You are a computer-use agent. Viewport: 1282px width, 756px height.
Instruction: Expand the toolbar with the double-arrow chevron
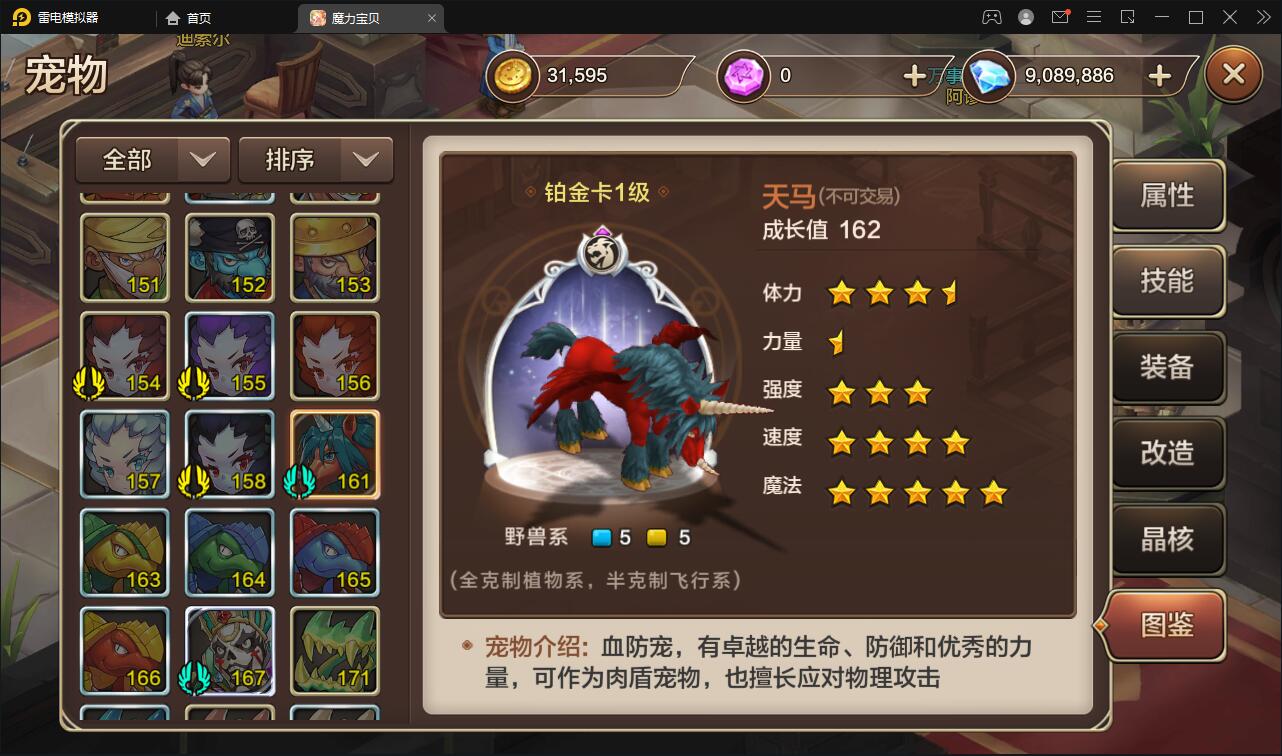point(1263,17)
